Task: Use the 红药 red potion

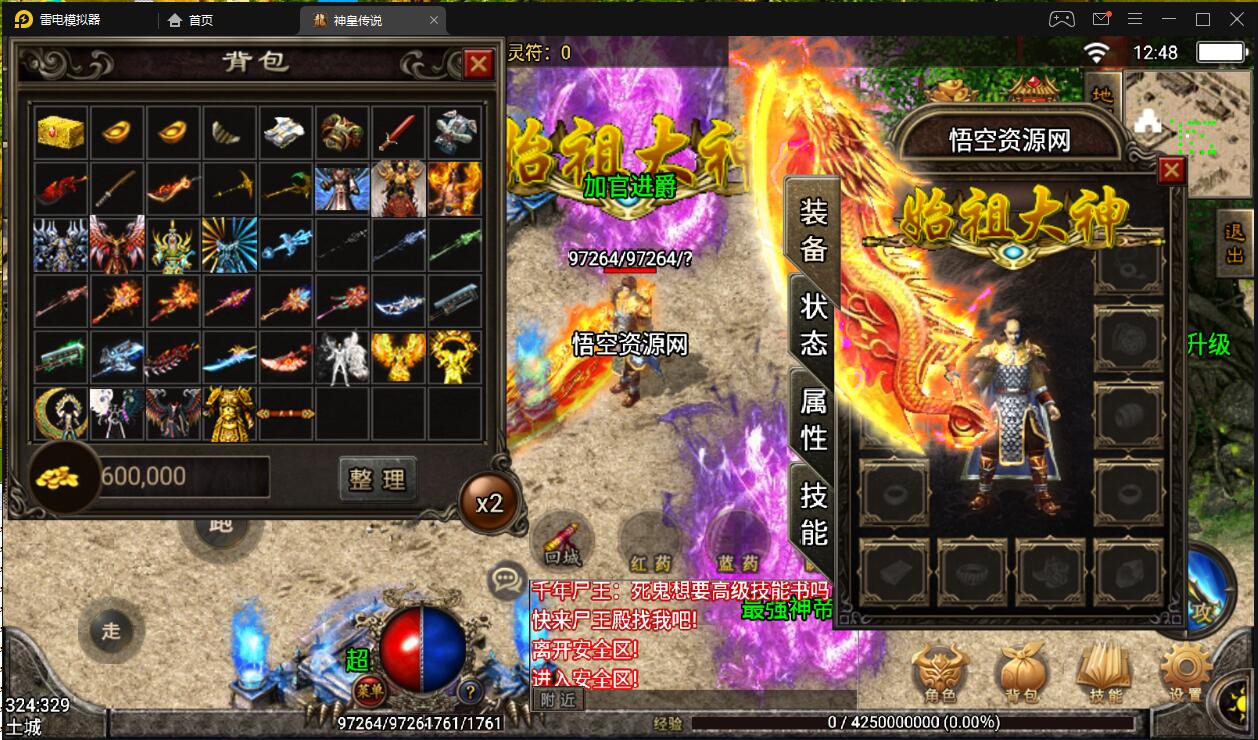Action: click(x=650, y=541)
